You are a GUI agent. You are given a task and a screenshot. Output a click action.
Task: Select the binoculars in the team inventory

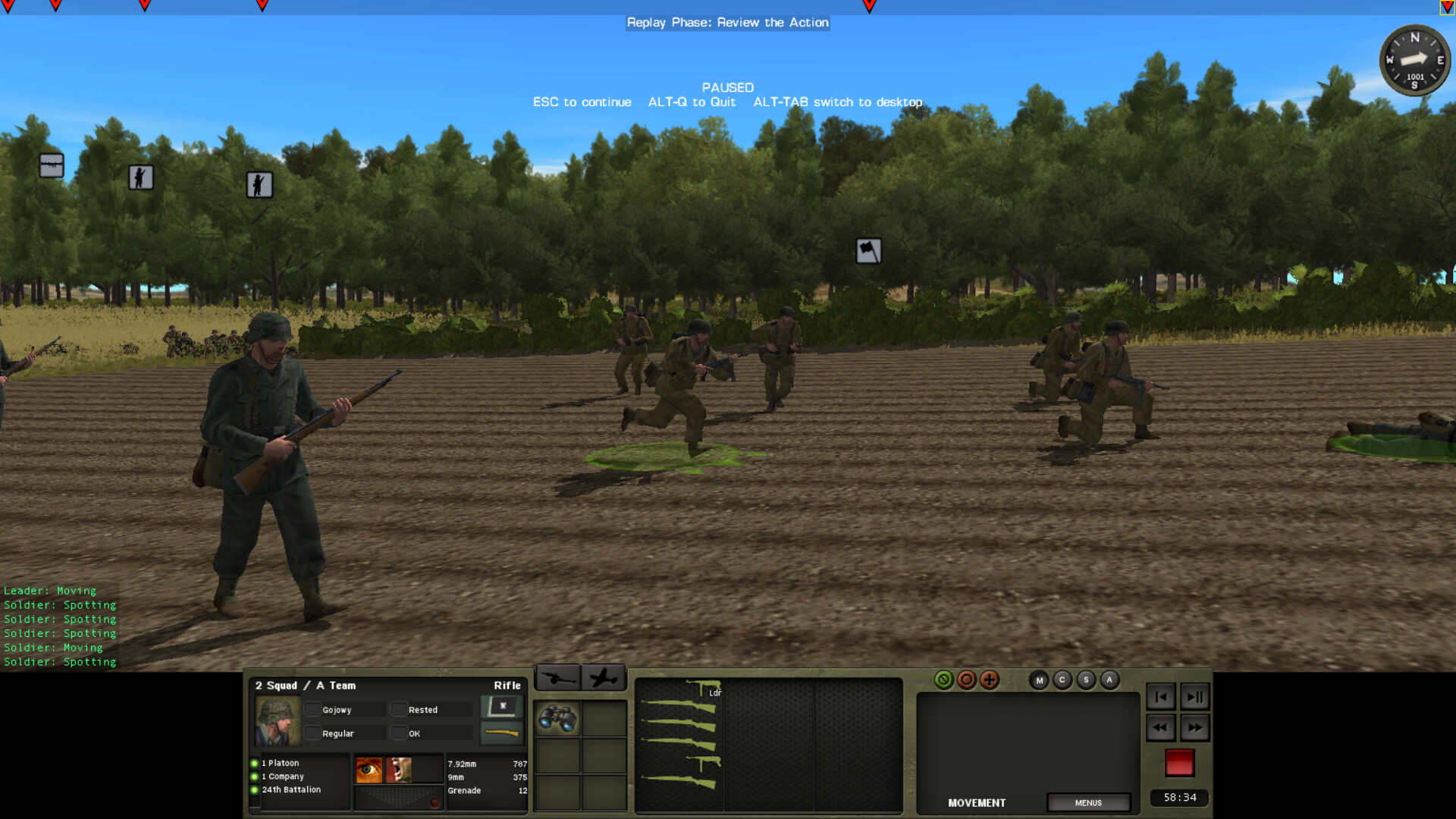click(x=557, y=717)
